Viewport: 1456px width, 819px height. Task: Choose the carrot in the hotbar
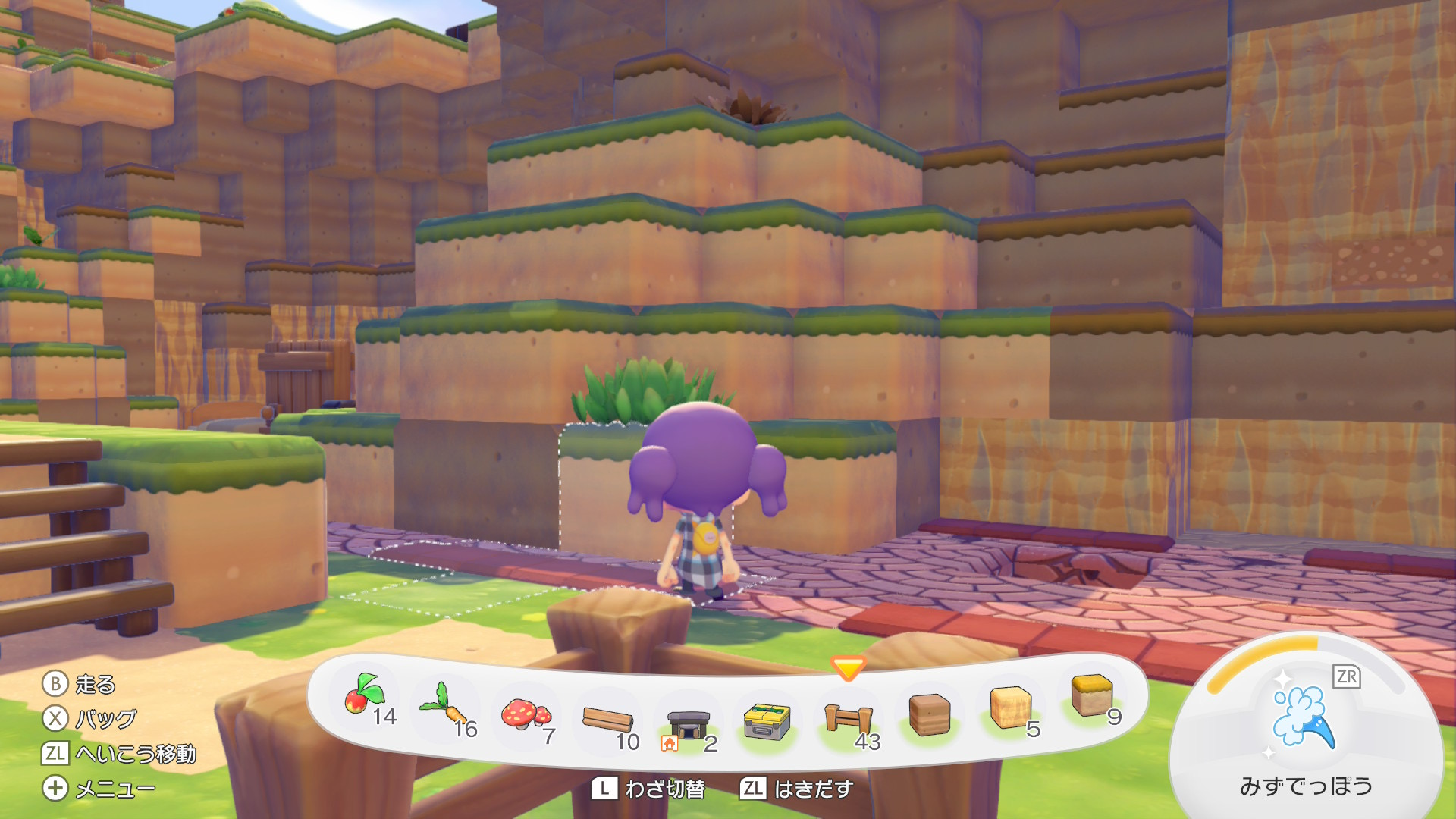click(x=446, y=705)
